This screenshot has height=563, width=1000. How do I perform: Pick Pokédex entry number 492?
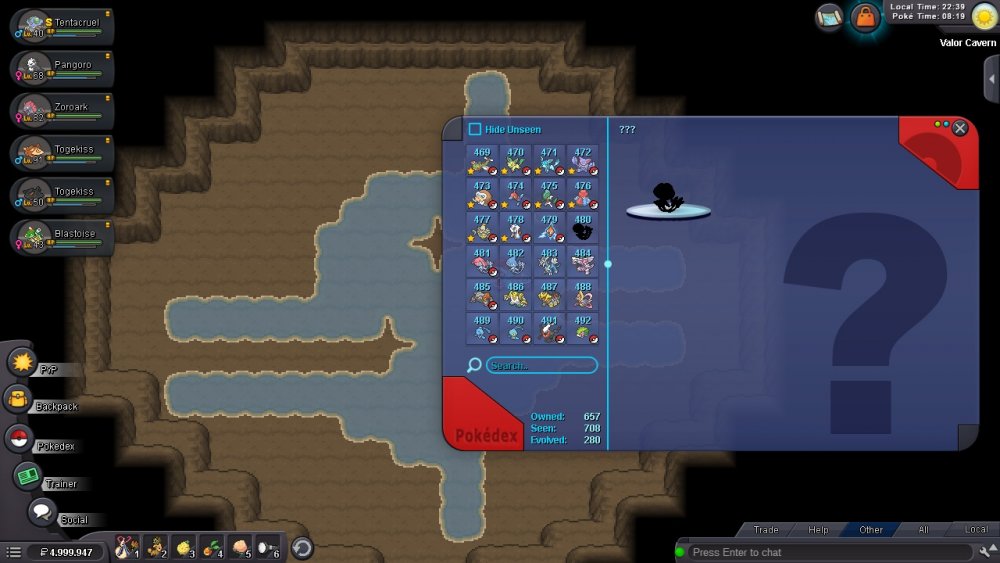click(583, 328)
